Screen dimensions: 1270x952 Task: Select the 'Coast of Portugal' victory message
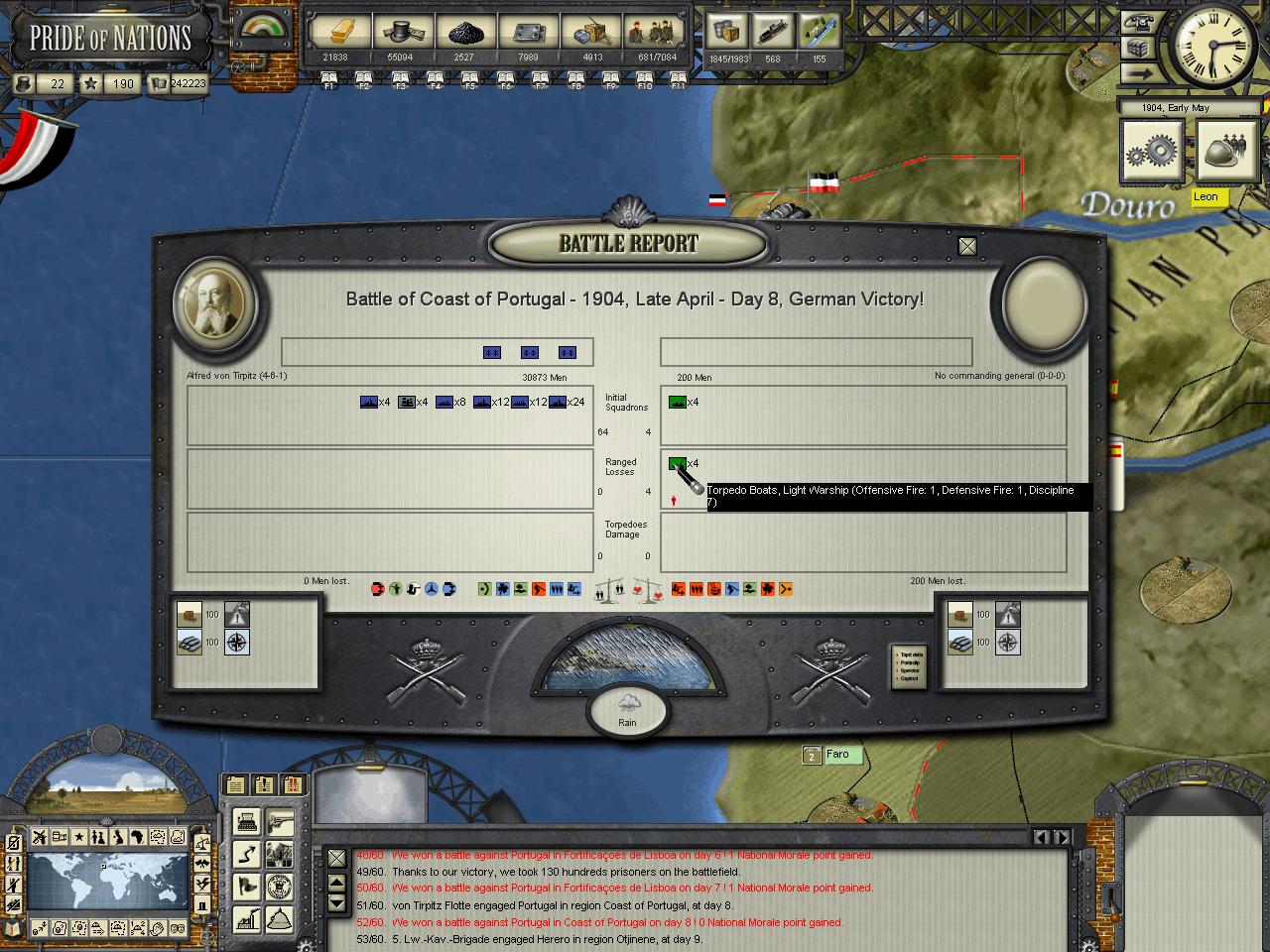click(617, 922)
